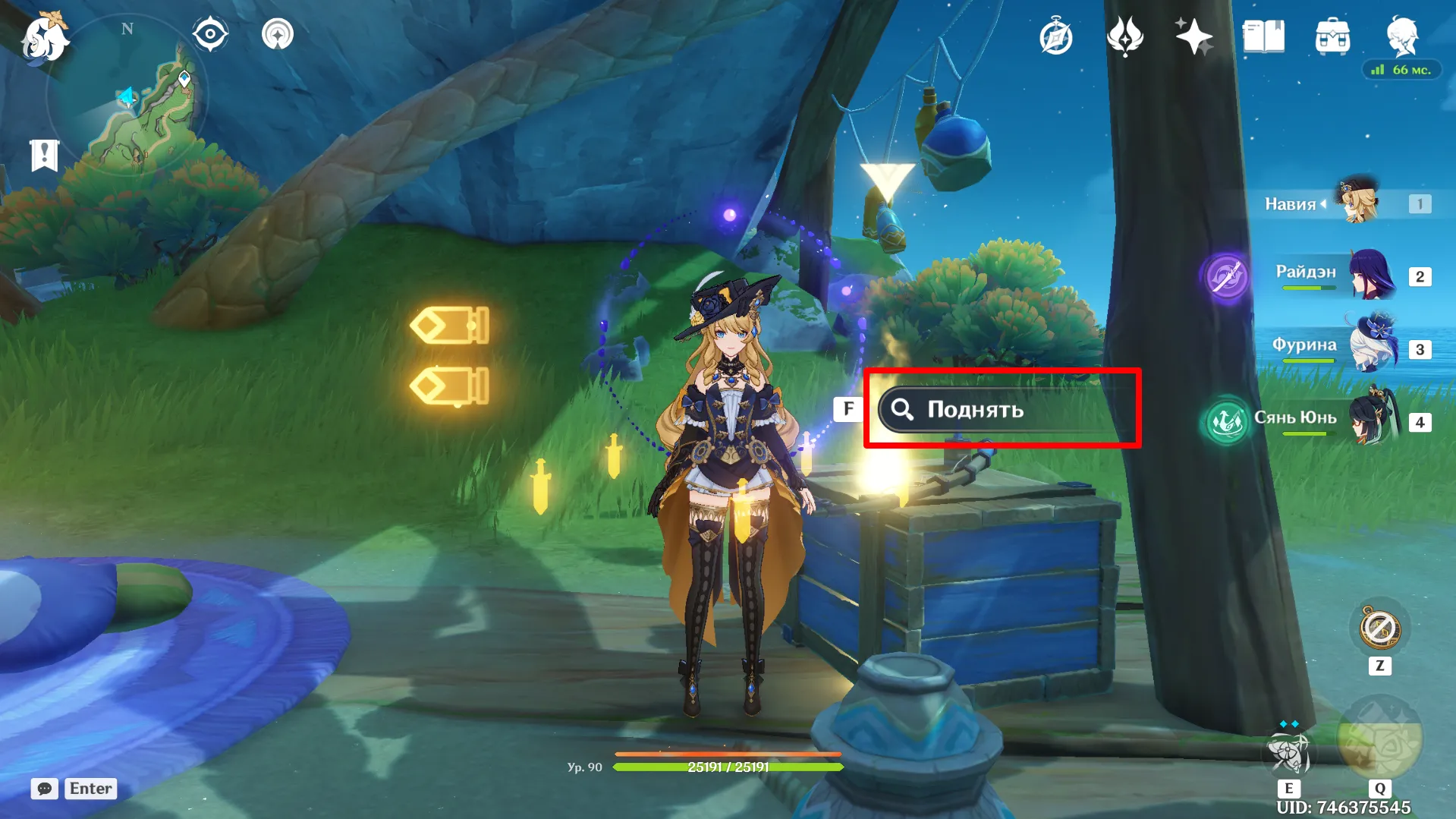Activate the rose elemental burst icon

point(1379,740)
